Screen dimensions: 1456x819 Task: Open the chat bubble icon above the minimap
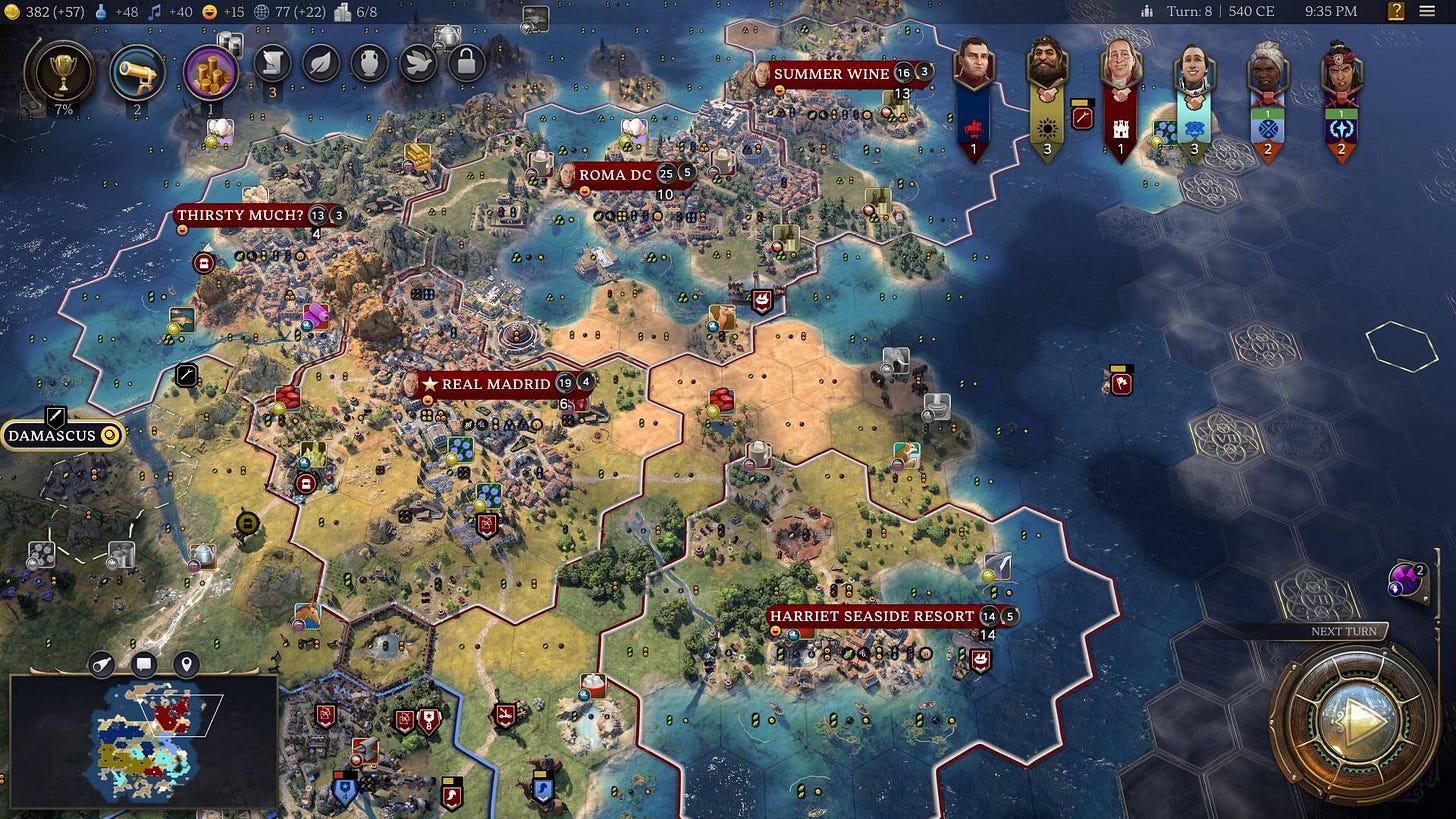(144, 665)
